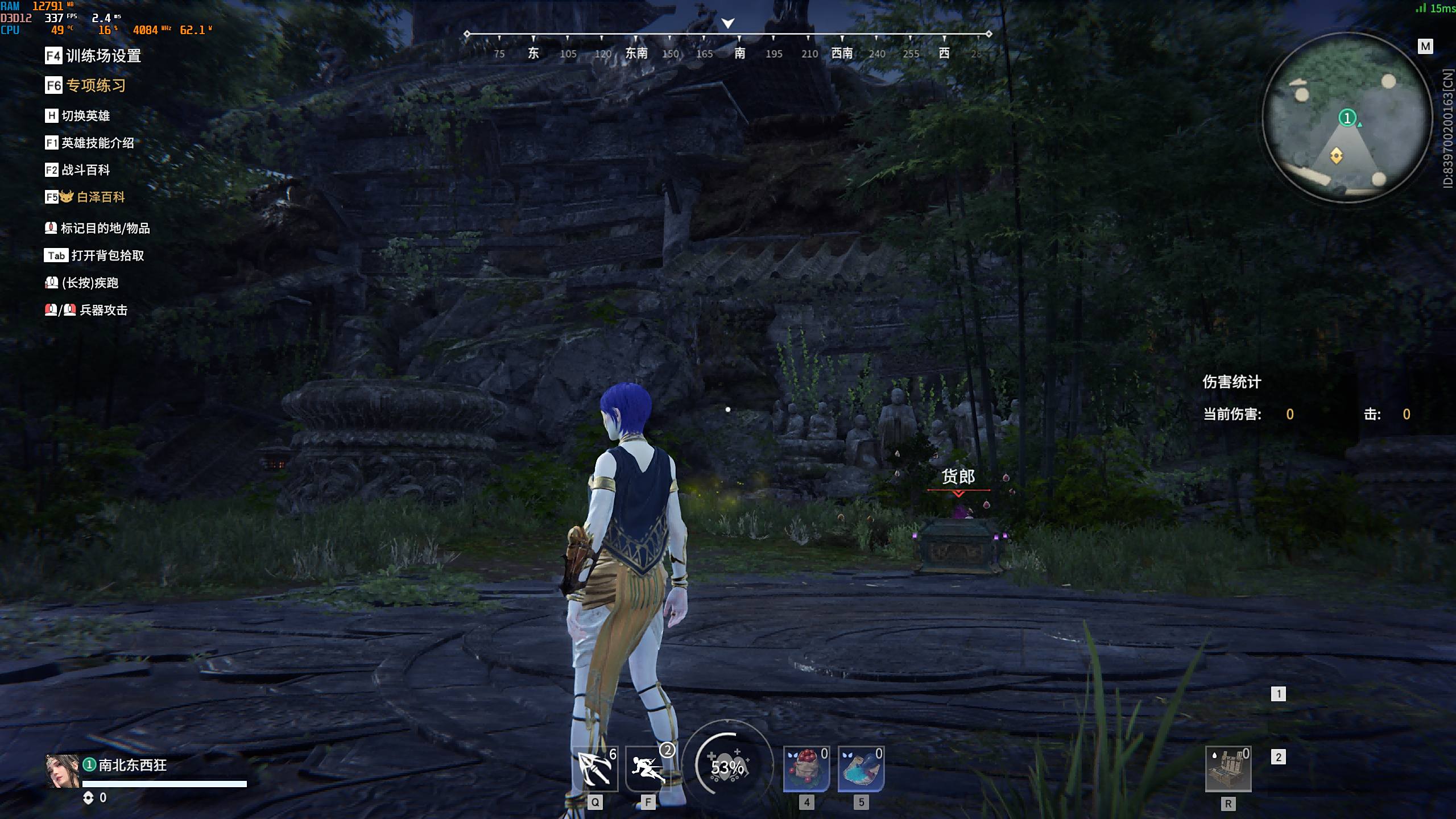Select the red berry bag item slot

[806, 769]
